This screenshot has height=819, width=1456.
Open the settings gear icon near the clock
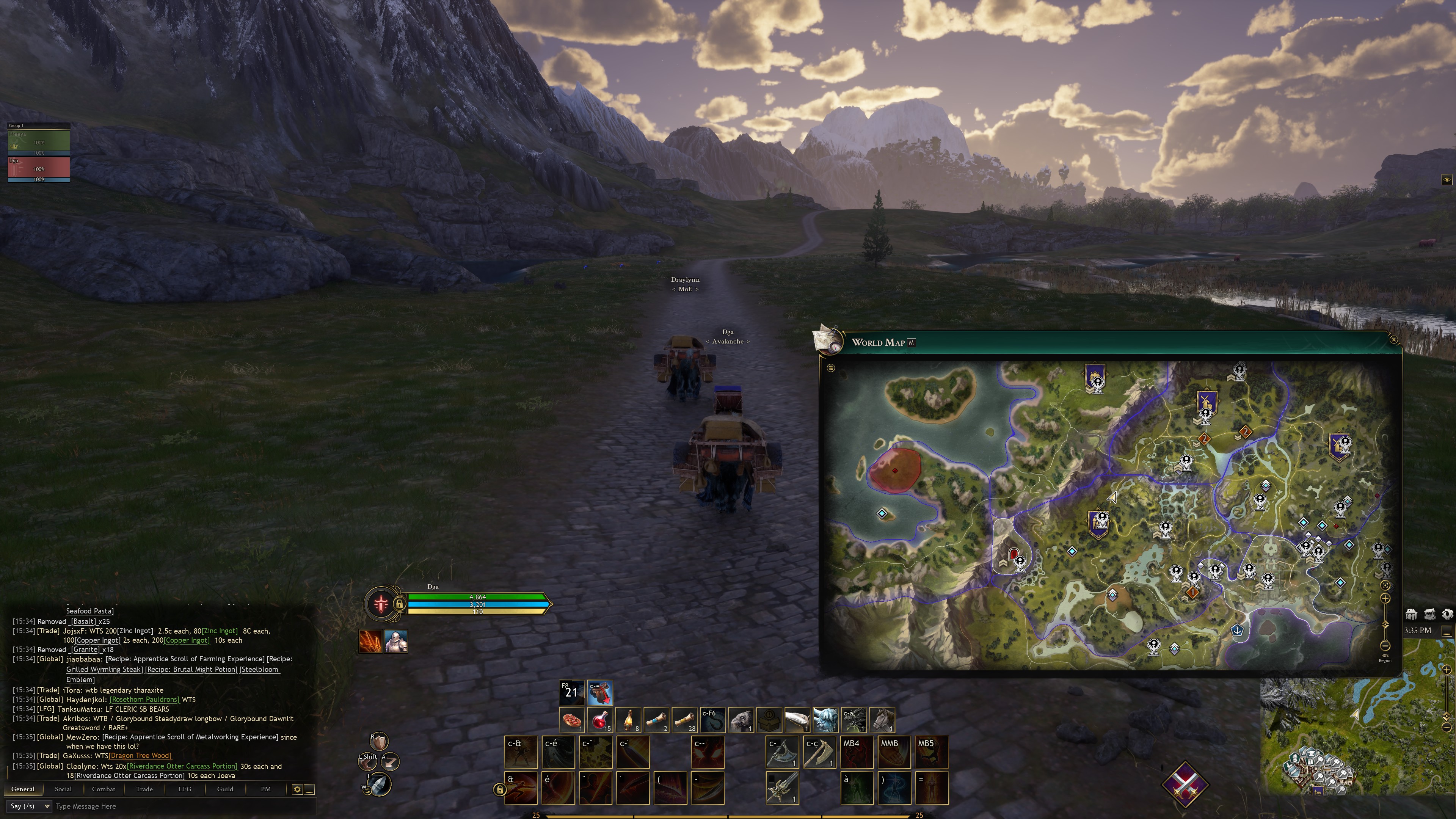point(1447,614)
